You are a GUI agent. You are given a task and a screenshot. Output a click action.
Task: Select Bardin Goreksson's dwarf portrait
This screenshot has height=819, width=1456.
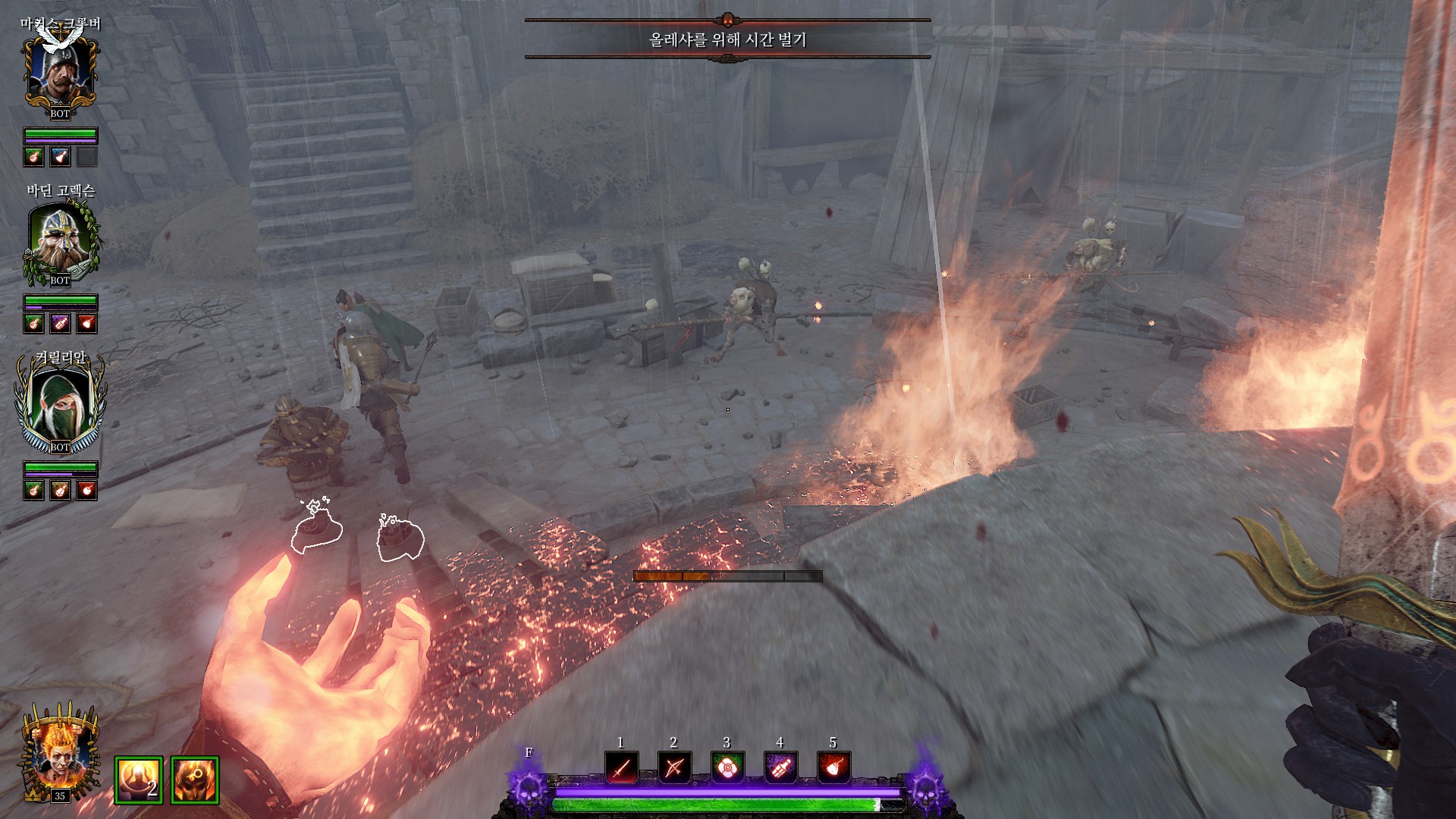[x=60, y=239]
